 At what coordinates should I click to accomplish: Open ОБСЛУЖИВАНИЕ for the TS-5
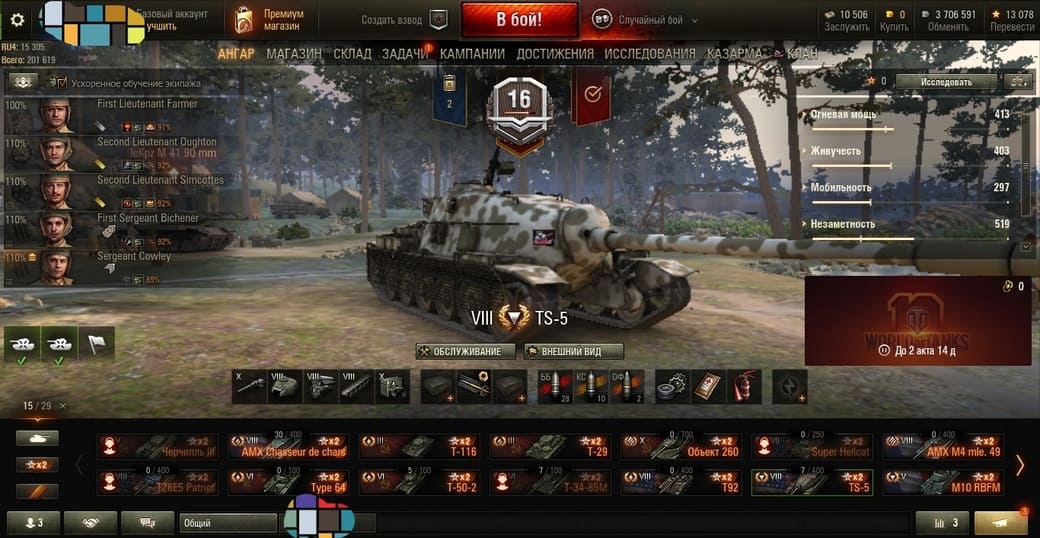pyautogui.click(x=466, y=352)
